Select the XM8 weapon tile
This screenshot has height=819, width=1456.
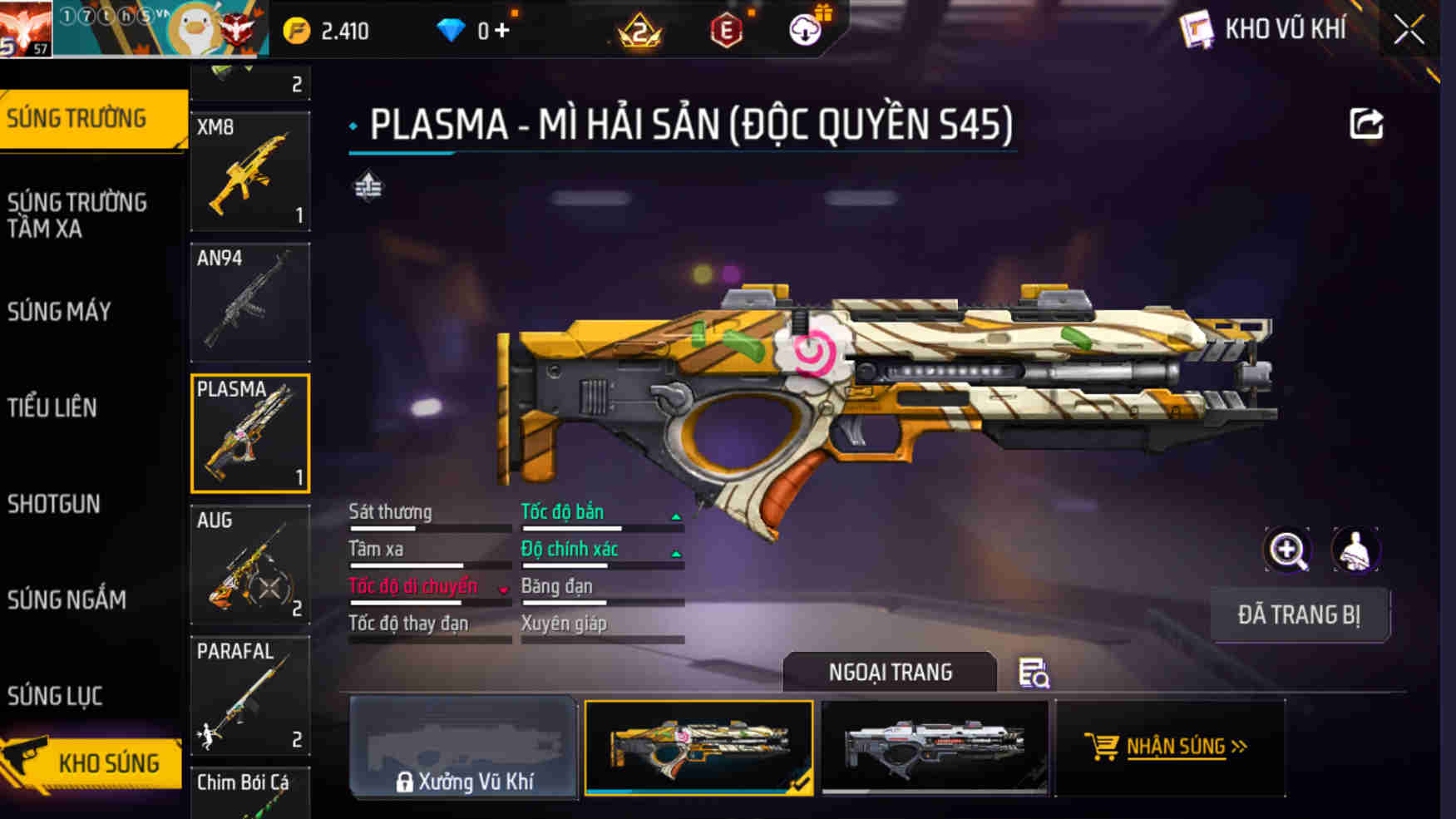(x=250, y=172)
